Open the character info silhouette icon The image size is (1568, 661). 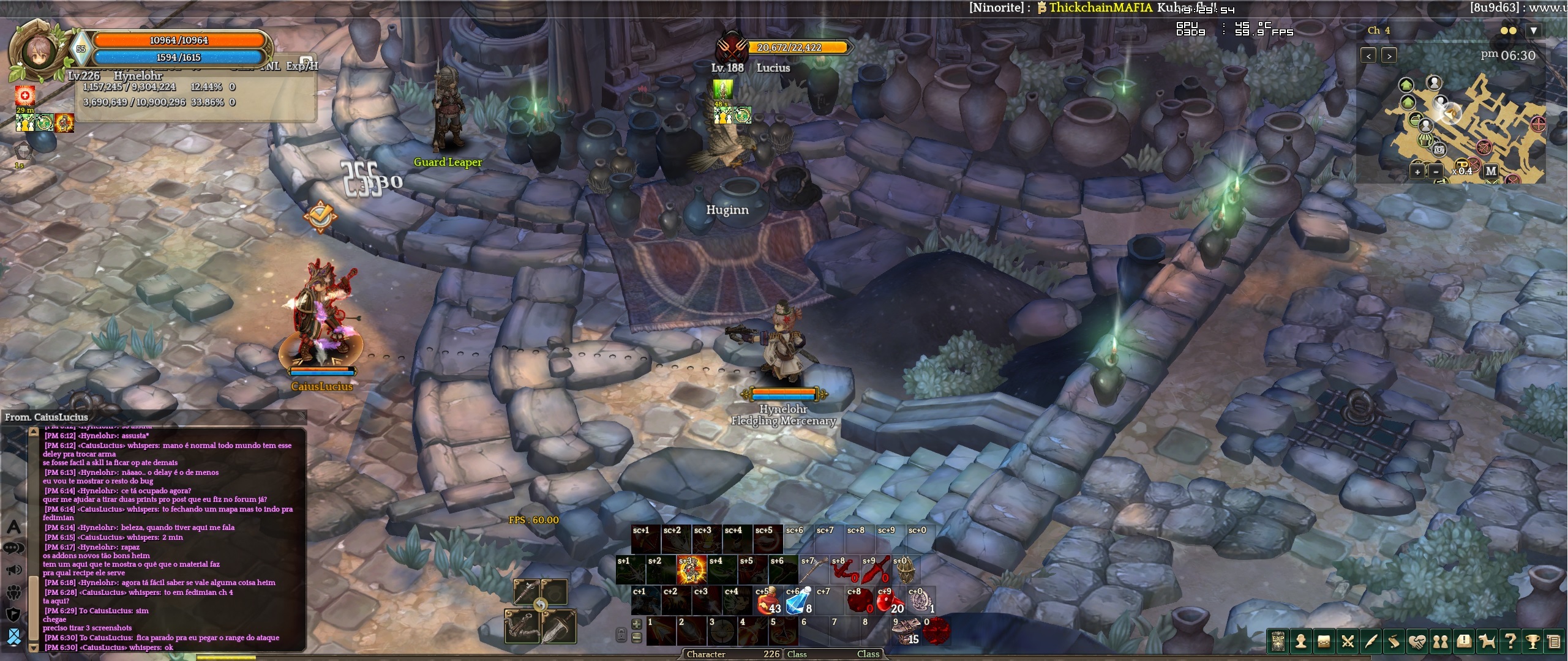coord(1300,641)
